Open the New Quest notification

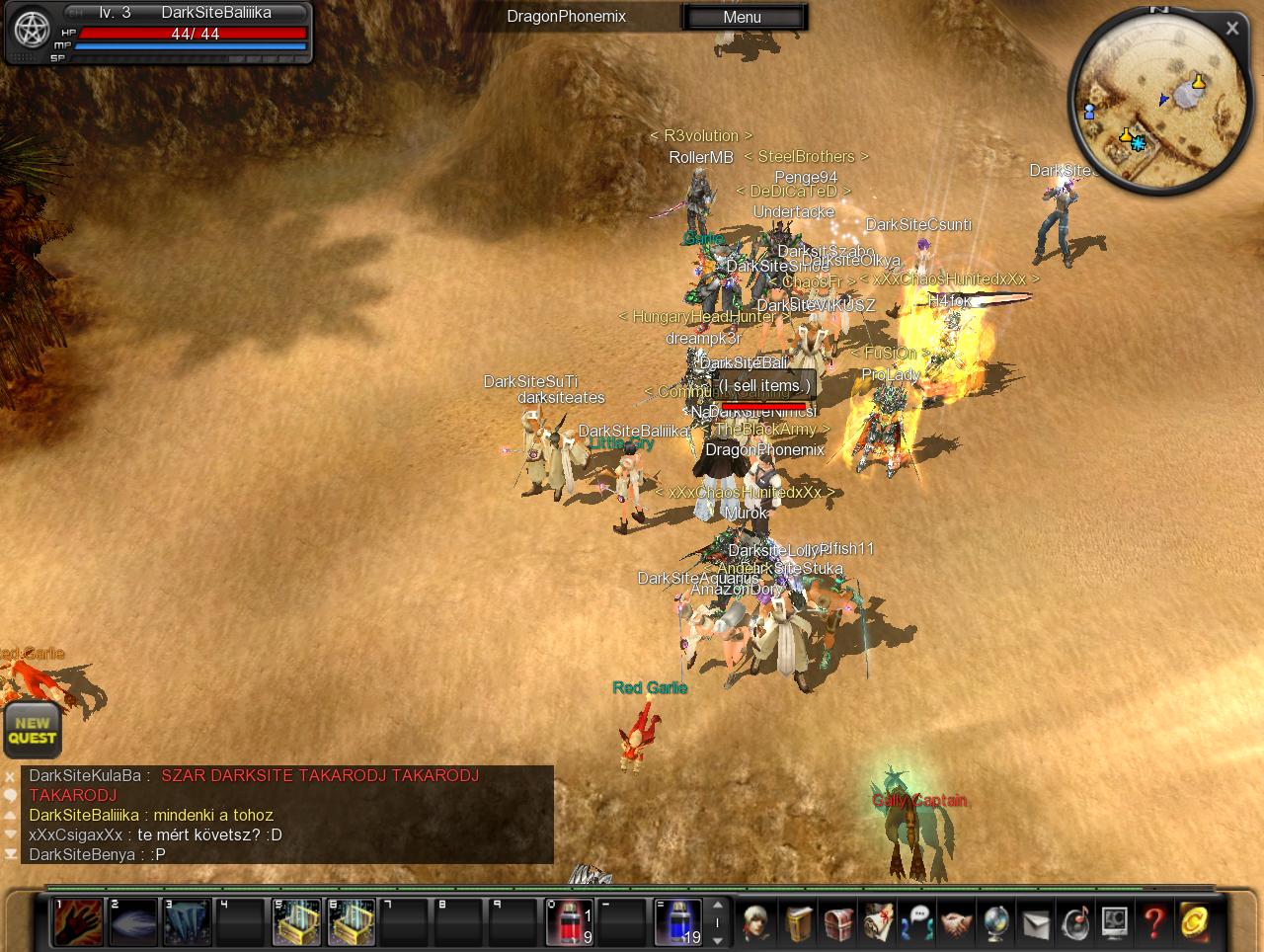tap(32, 731)
